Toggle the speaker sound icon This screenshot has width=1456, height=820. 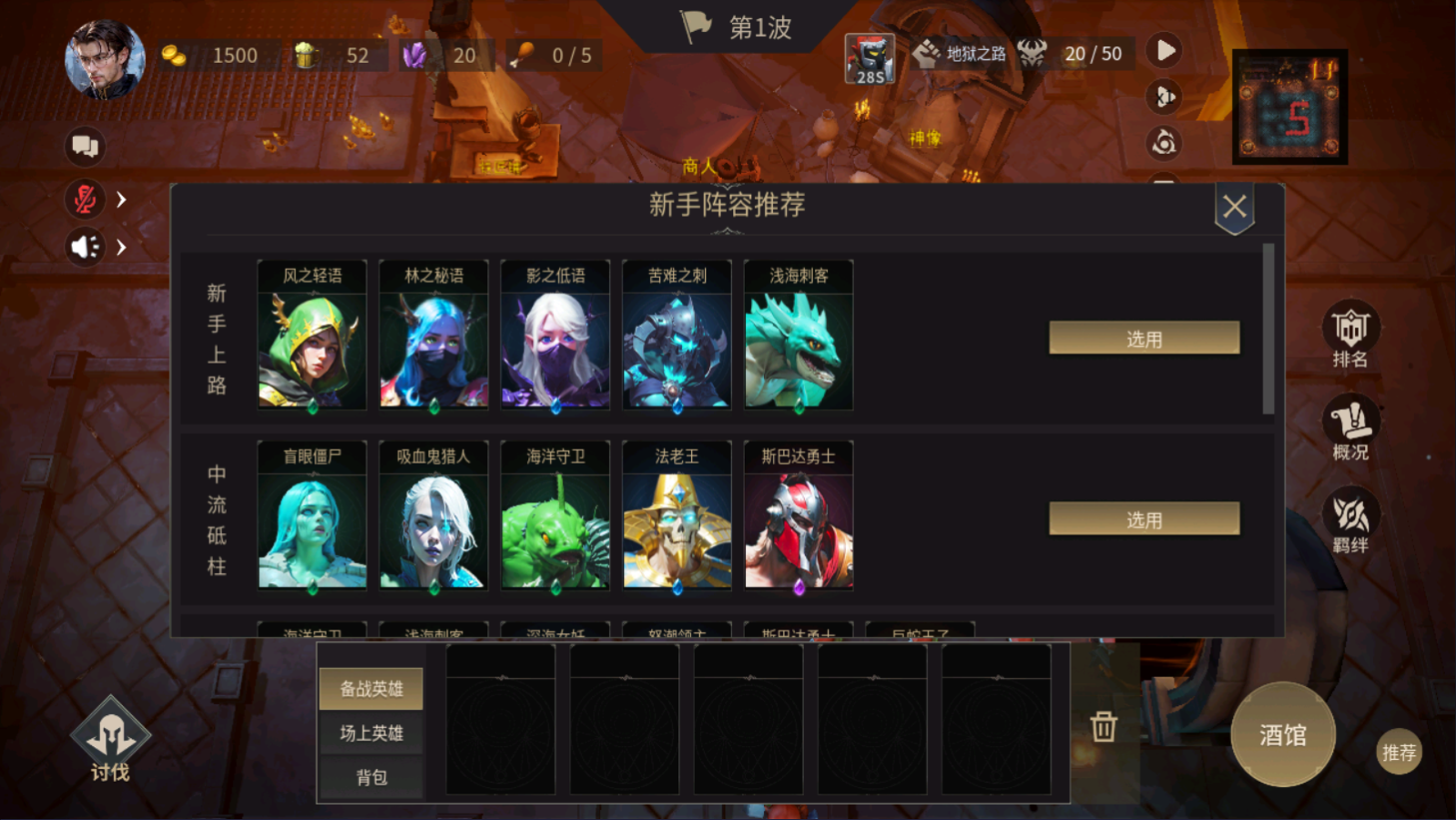click(83, 247)
